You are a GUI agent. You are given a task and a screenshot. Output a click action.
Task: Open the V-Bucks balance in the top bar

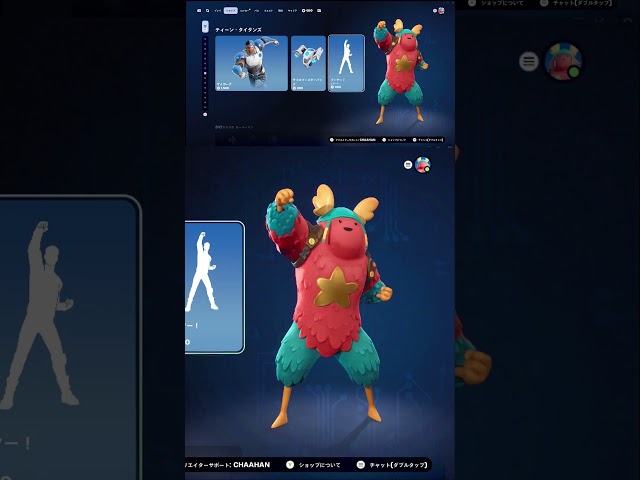[309, 10]
